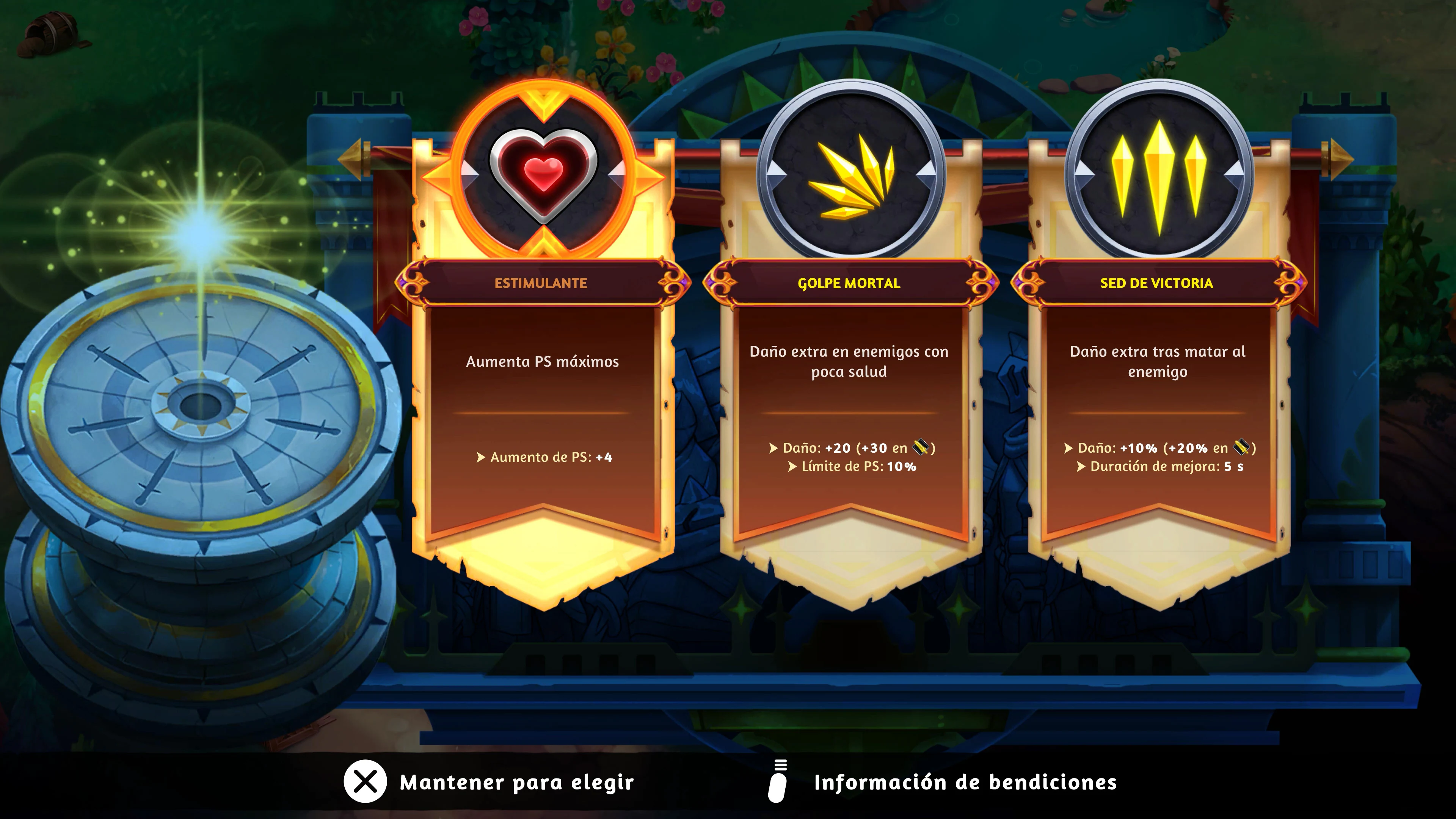Activate the Mantener para elegir prompt
Screen dimensions: 1456x819
(x=517, y=783)
